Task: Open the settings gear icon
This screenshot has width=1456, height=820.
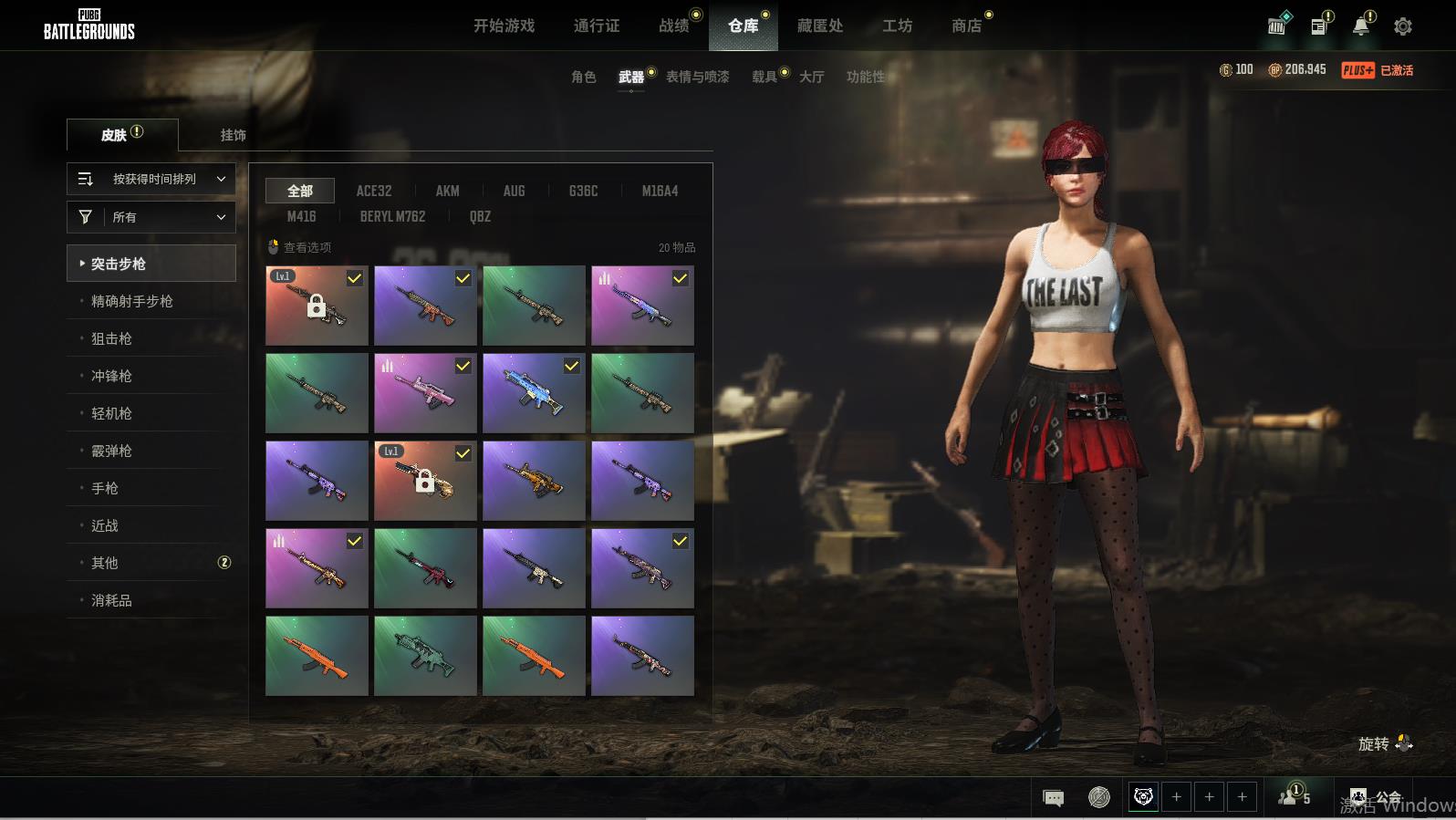Action: click(1403, 26)
